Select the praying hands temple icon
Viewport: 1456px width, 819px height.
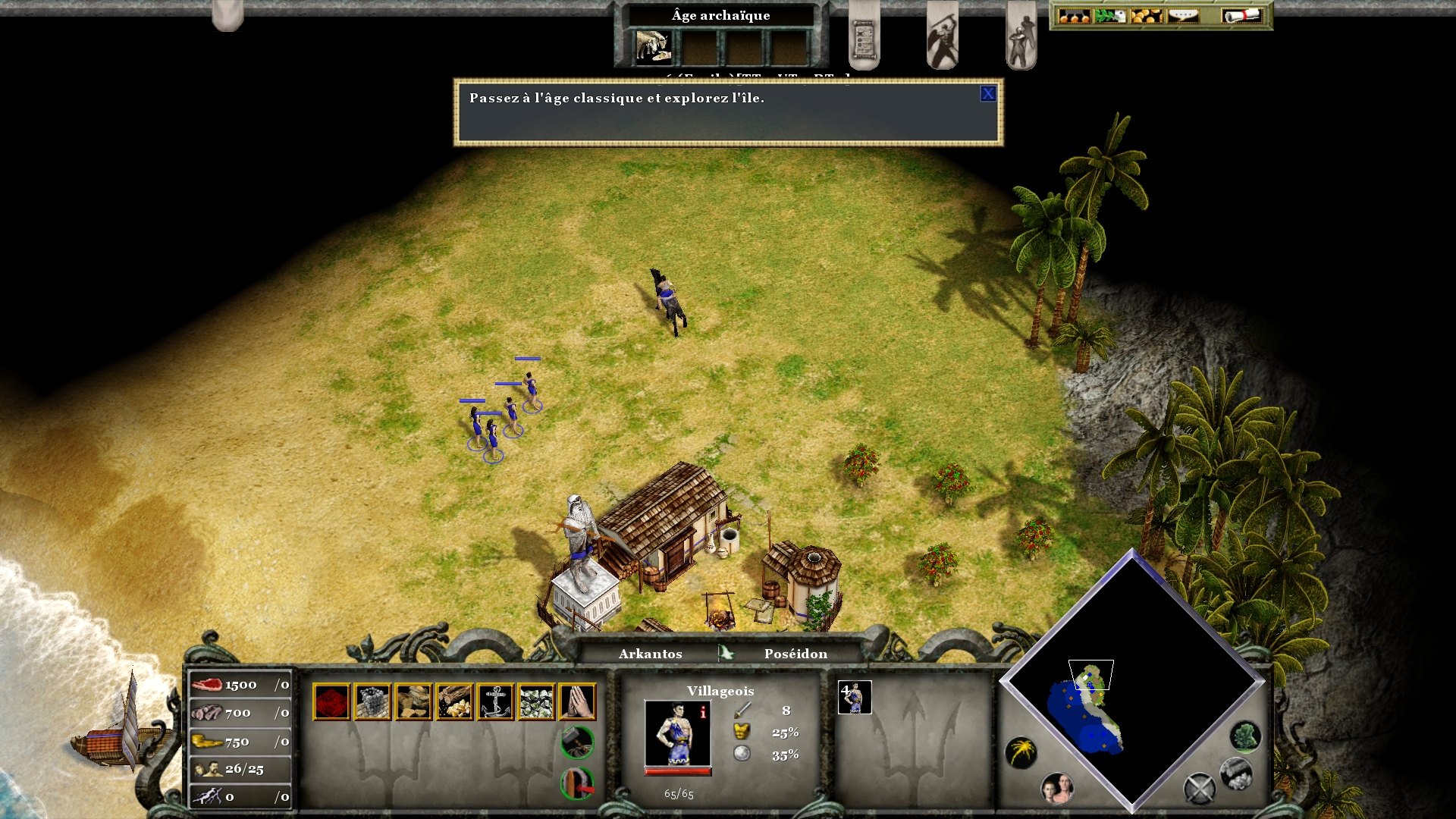[x=577, y=701]
